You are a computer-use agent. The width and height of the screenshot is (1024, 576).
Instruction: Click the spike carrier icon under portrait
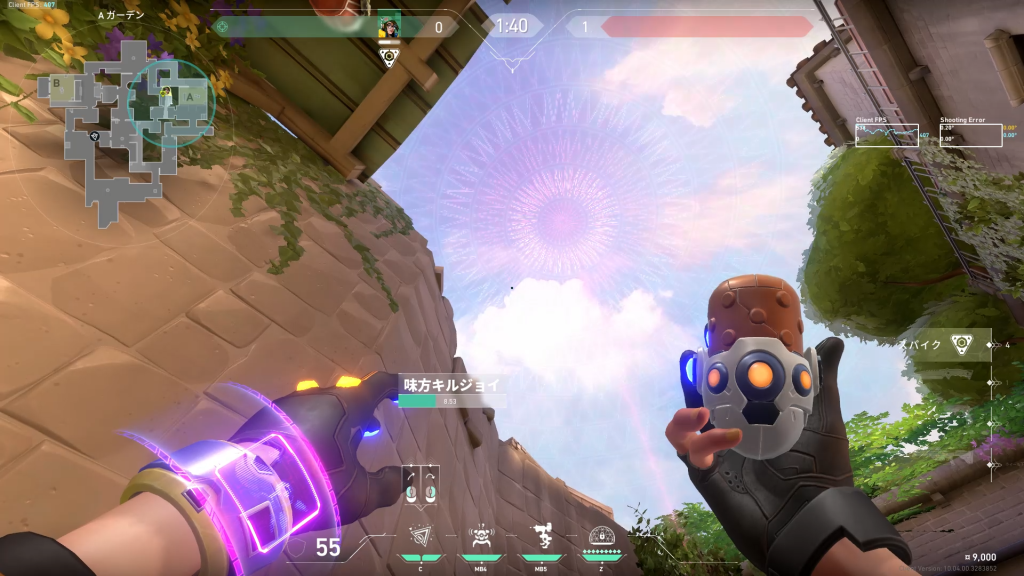coord(389,56)
